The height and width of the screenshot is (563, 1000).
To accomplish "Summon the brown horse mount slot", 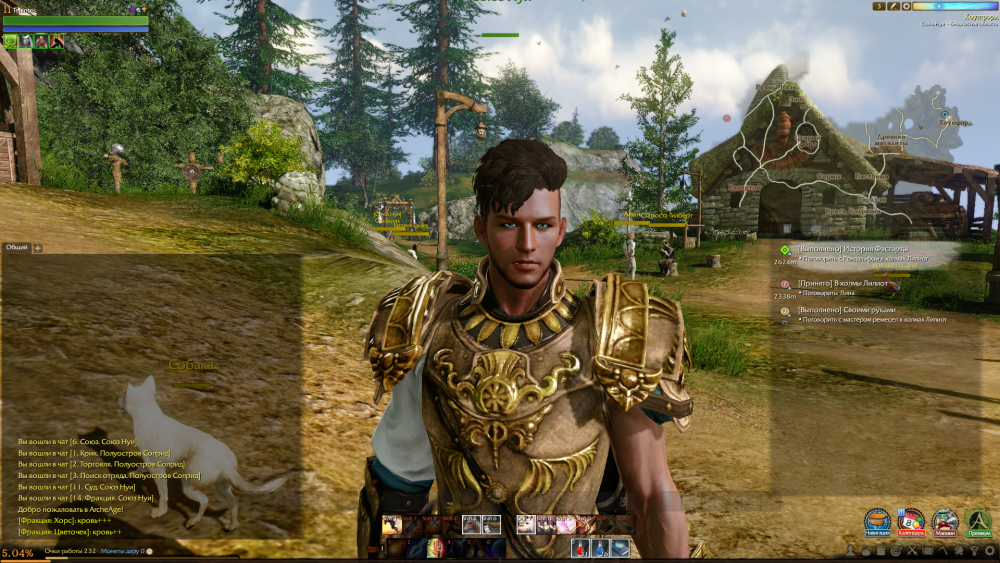I will pos(471,524).
